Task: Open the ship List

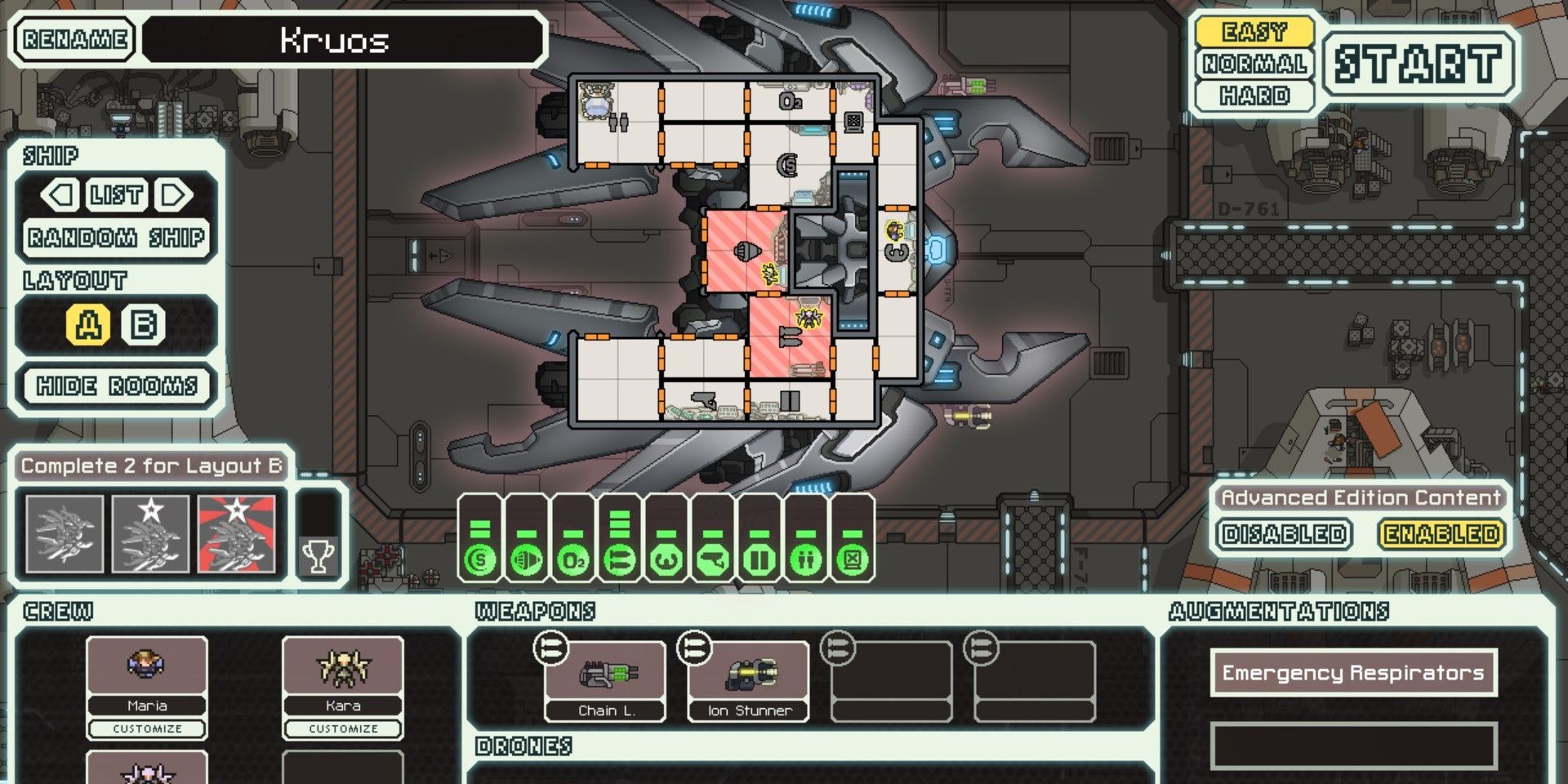Action: [x=117, y=195]
